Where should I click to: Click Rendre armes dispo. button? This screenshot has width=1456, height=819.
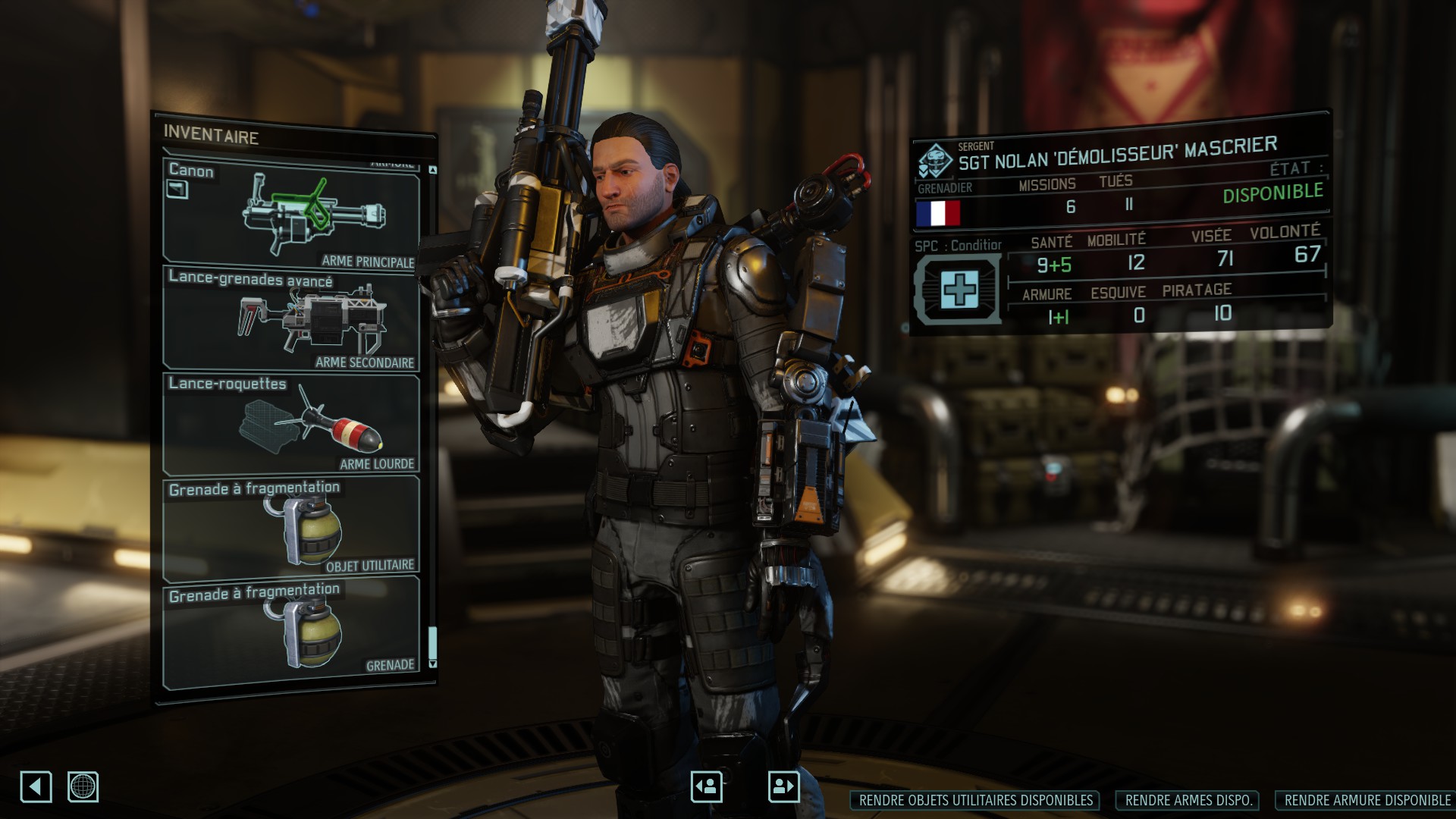click(x=1188, y=800)
